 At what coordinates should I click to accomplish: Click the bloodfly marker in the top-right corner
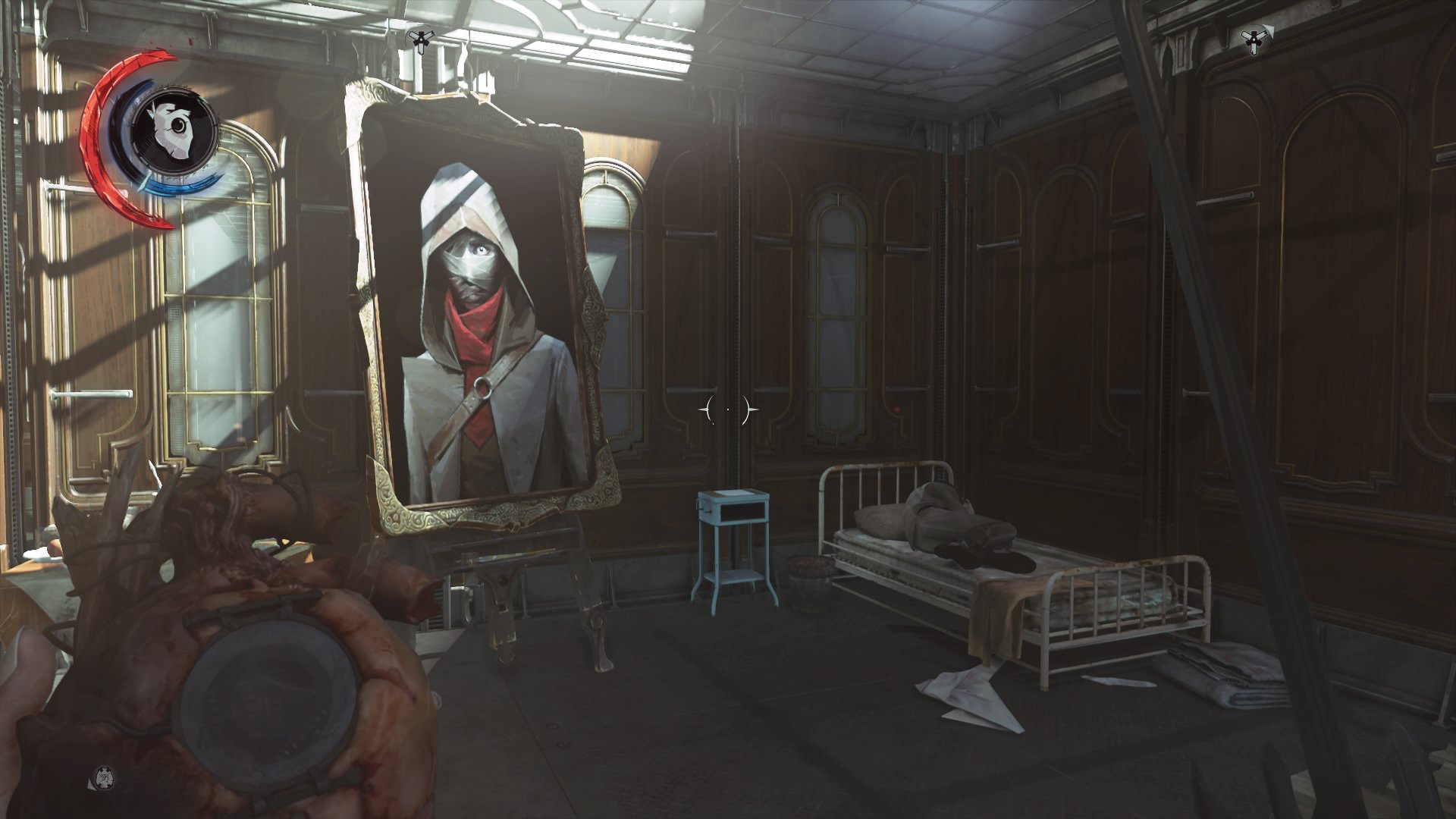point(1255,38)
